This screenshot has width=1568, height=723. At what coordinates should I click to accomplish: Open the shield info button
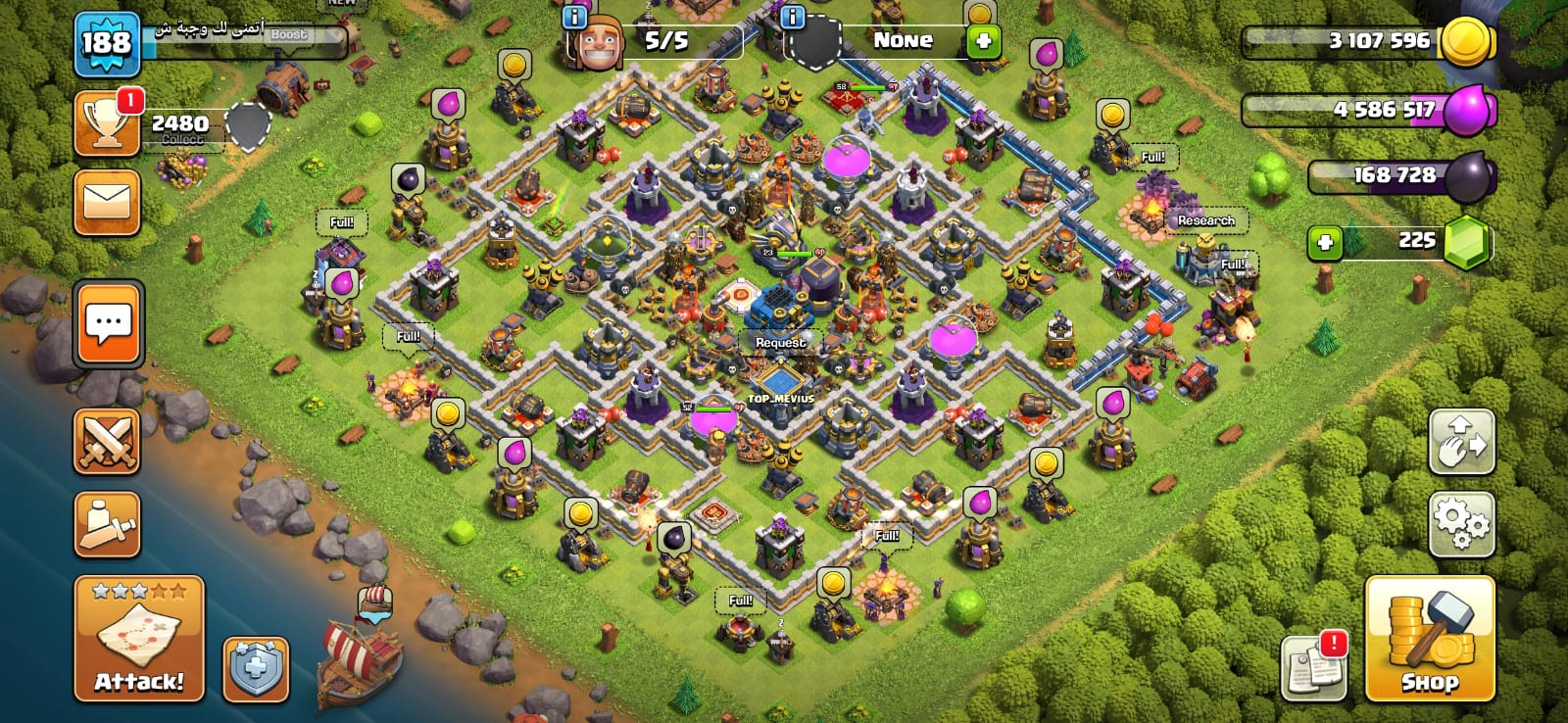pyautogui.click(x=792, y=17)
